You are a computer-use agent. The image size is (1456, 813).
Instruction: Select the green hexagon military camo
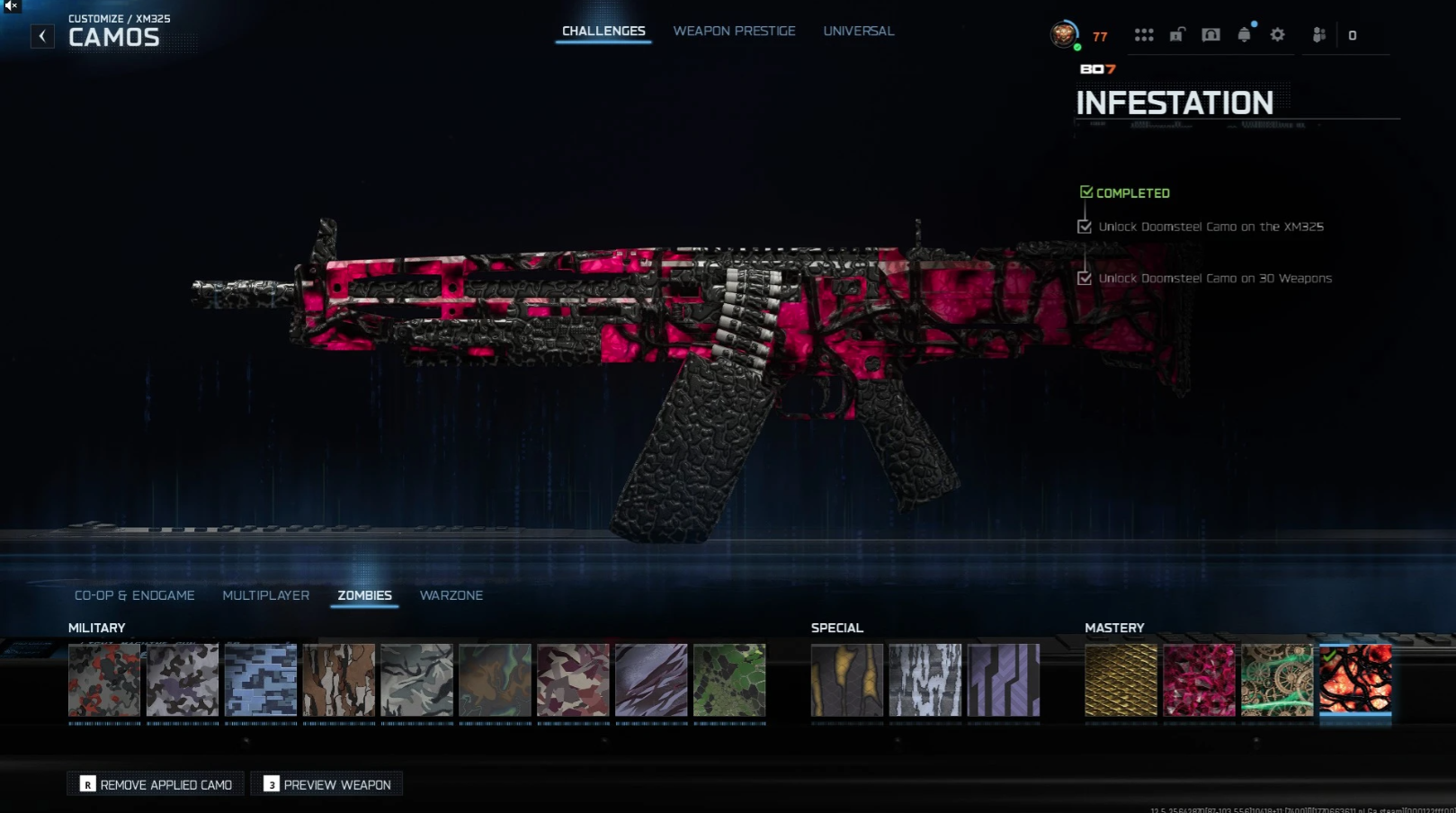(729, 680)
